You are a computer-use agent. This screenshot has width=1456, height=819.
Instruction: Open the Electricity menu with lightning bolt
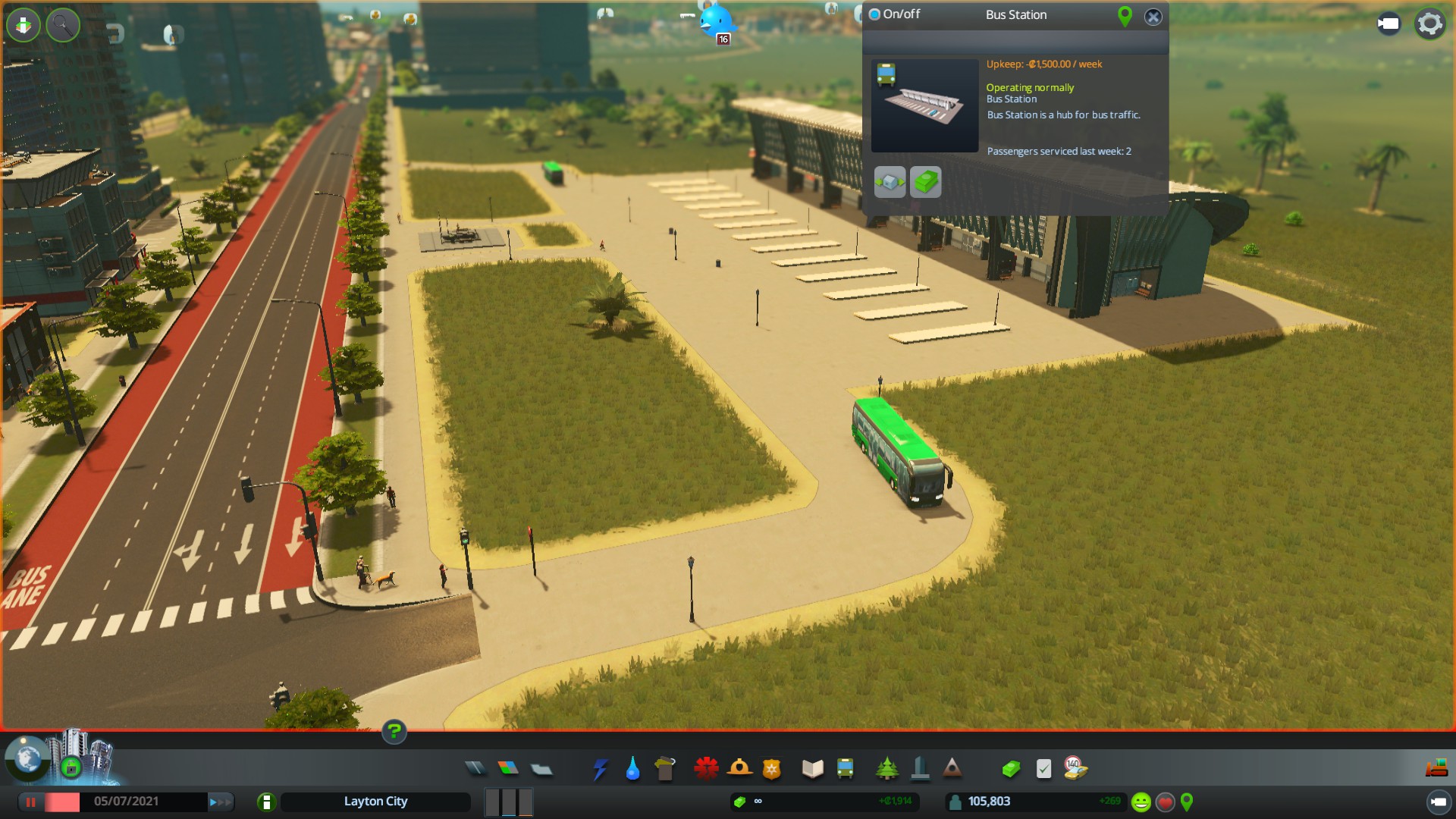(601, 769)
